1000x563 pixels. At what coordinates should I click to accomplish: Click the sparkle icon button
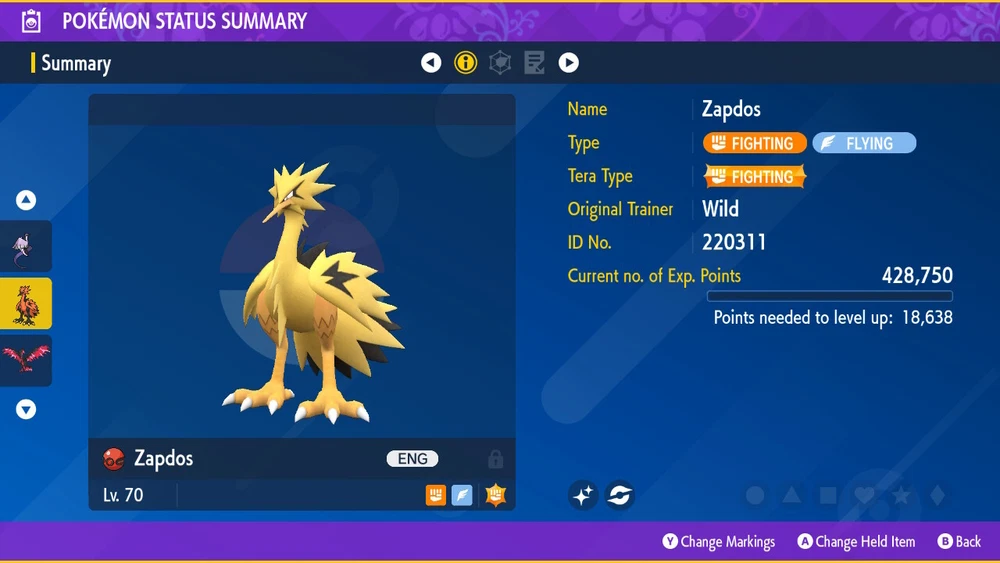click(x=584, y=494)
